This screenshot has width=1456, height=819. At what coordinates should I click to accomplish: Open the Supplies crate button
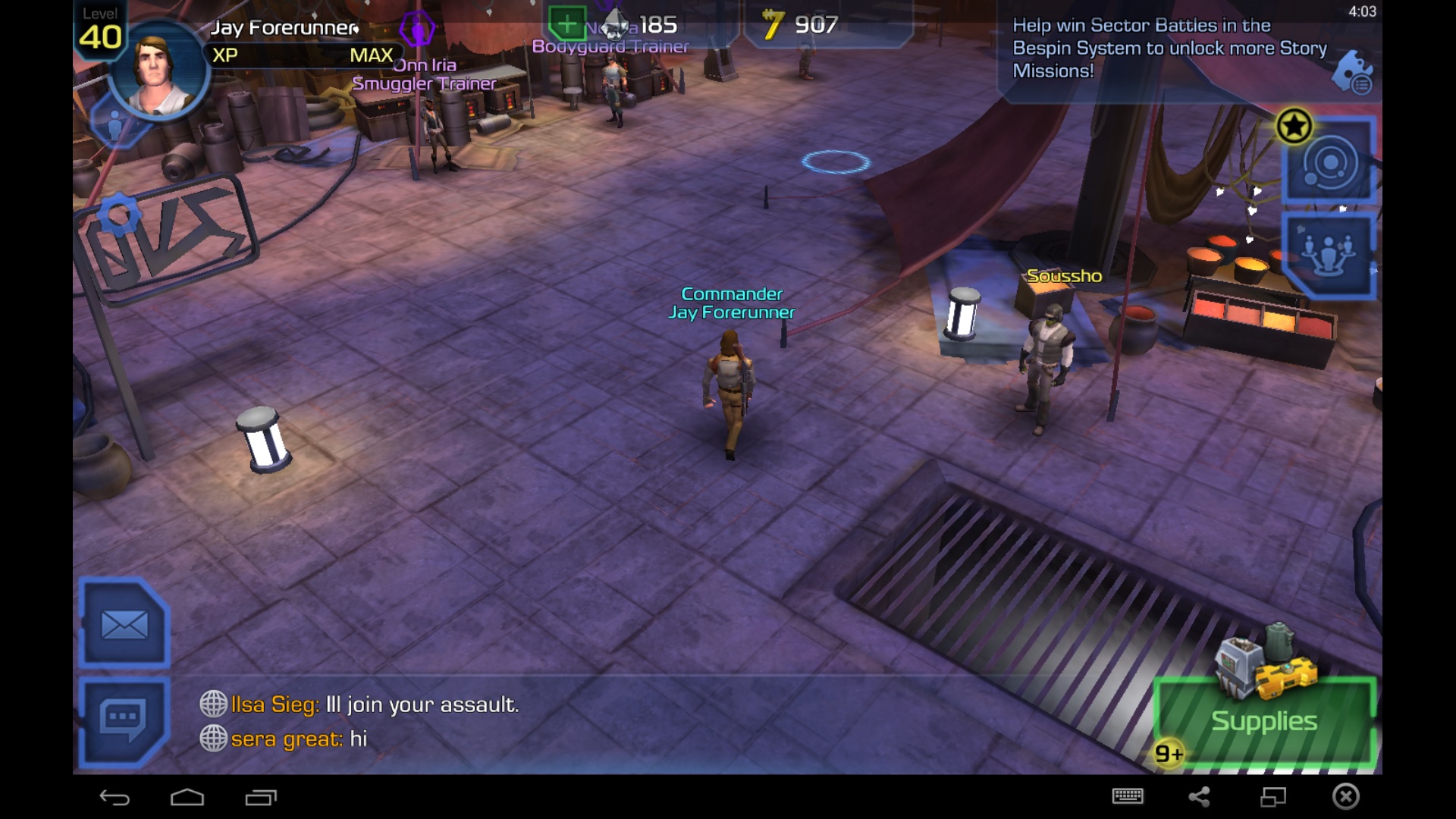1264,719
